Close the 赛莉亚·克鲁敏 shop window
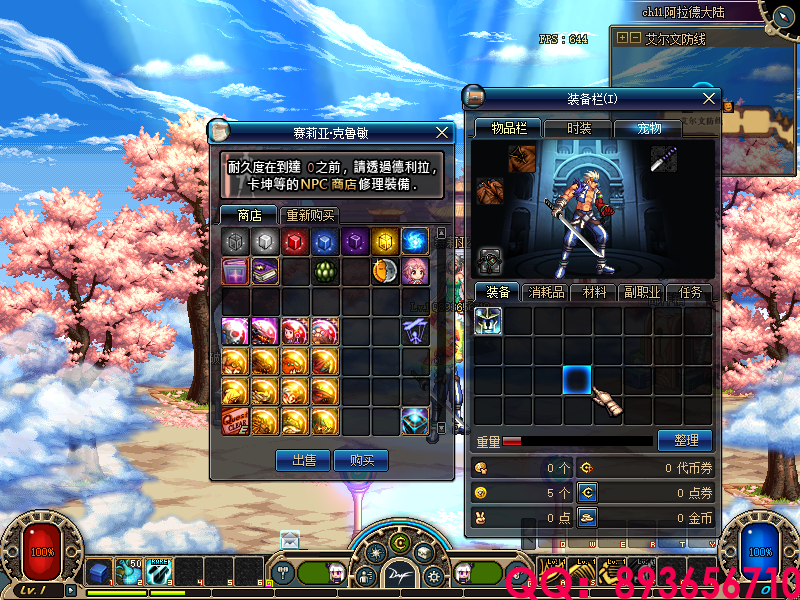Viewport: 800px width, 600px height. pyautogui.click(x=442, y=132)
